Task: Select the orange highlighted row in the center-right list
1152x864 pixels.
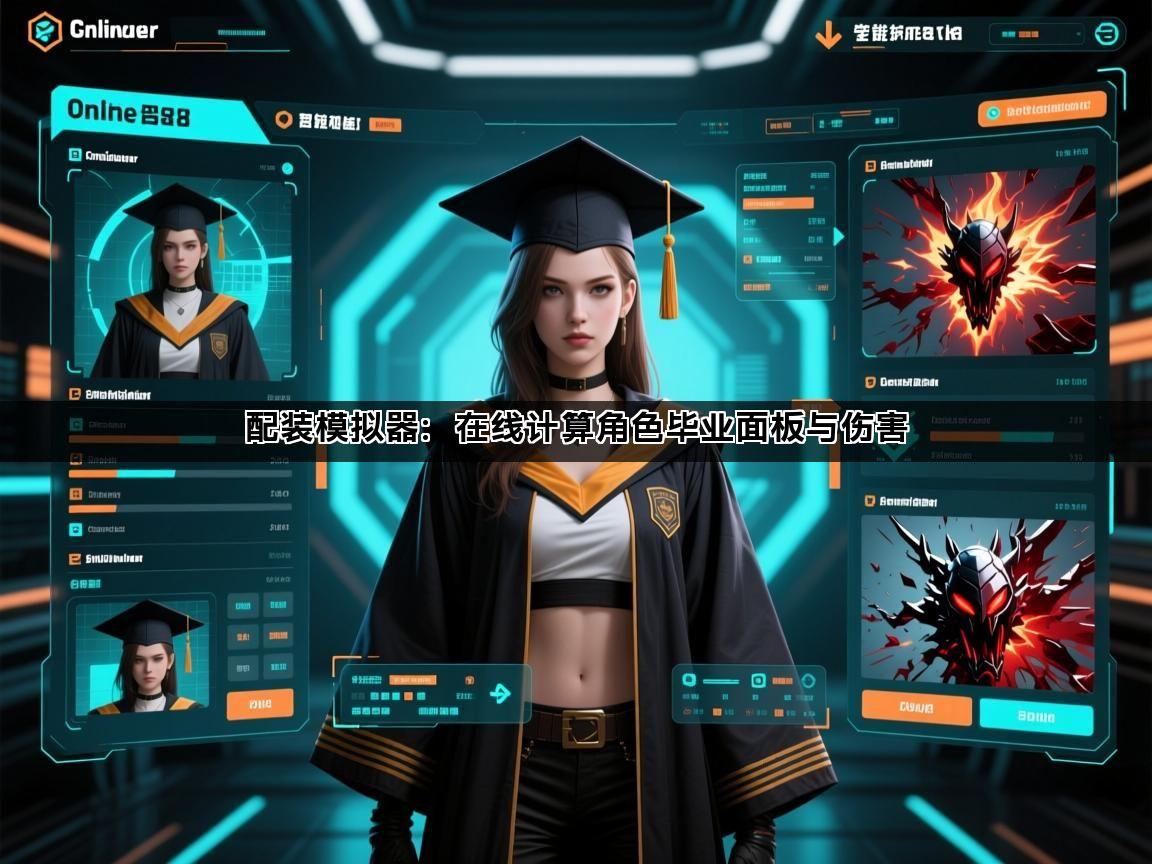Action: pos(778,203)
